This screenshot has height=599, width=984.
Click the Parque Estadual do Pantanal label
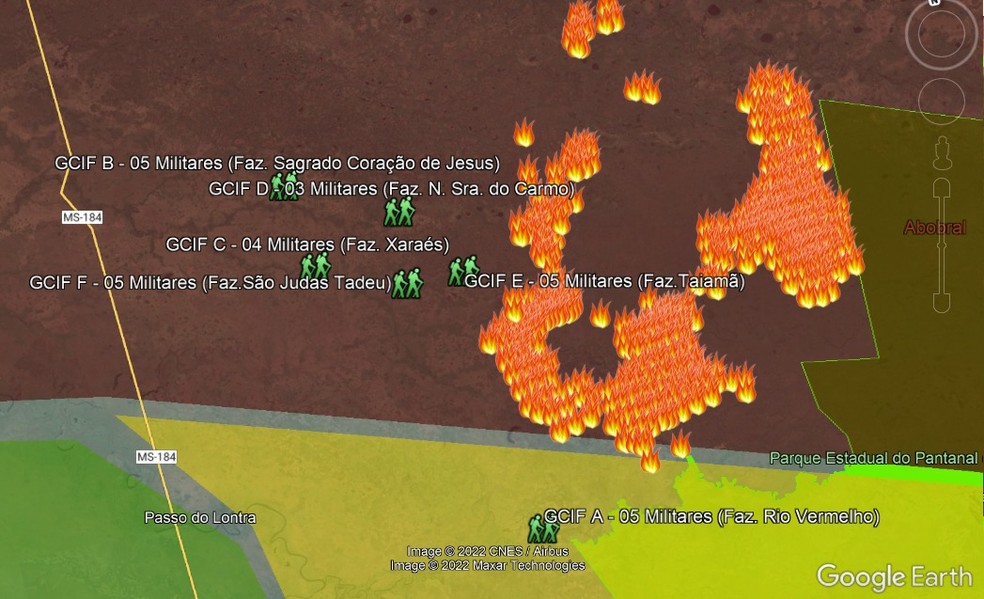[873, 458]
